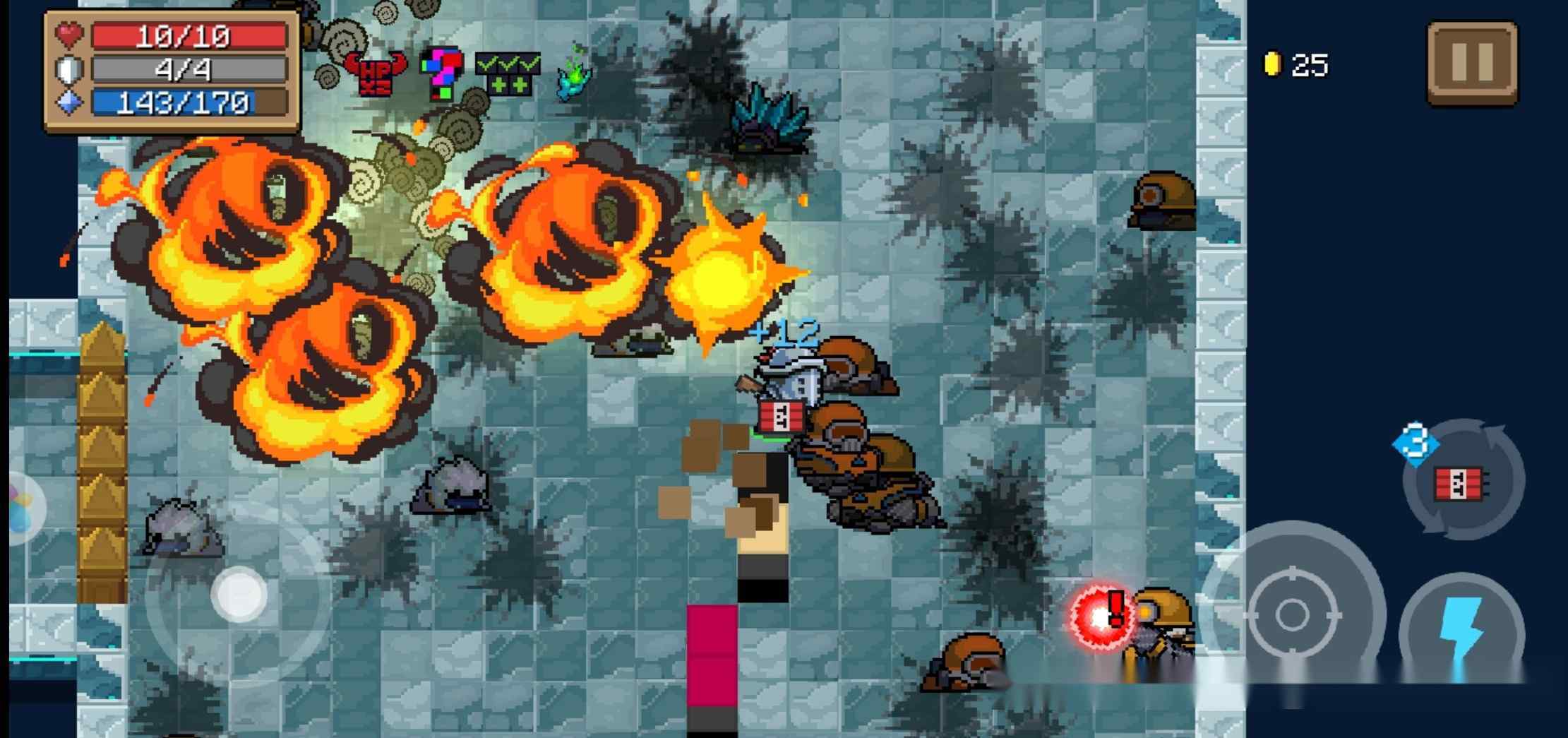Tap the virtual movement joystick
The height and width of the screenshot is (738, 1568).
[240, 594]
